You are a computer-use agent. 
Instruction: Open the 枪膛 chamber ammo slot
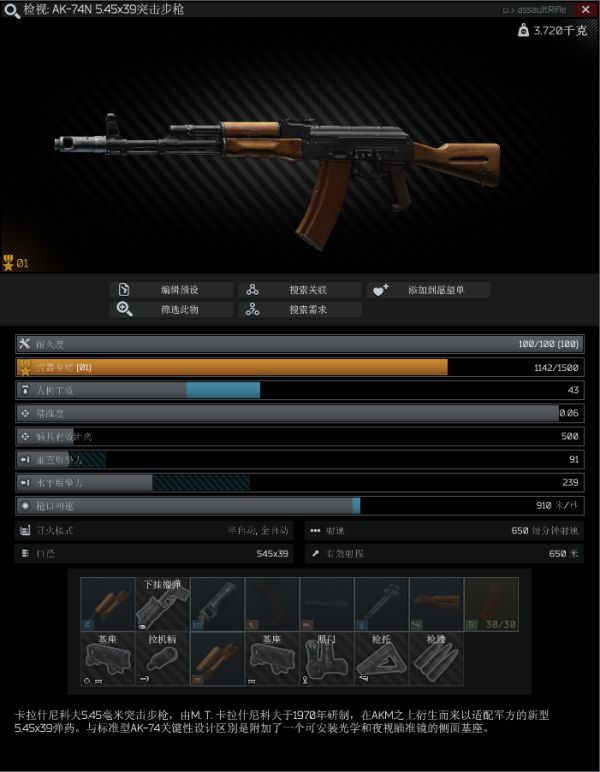click(436, 659)
